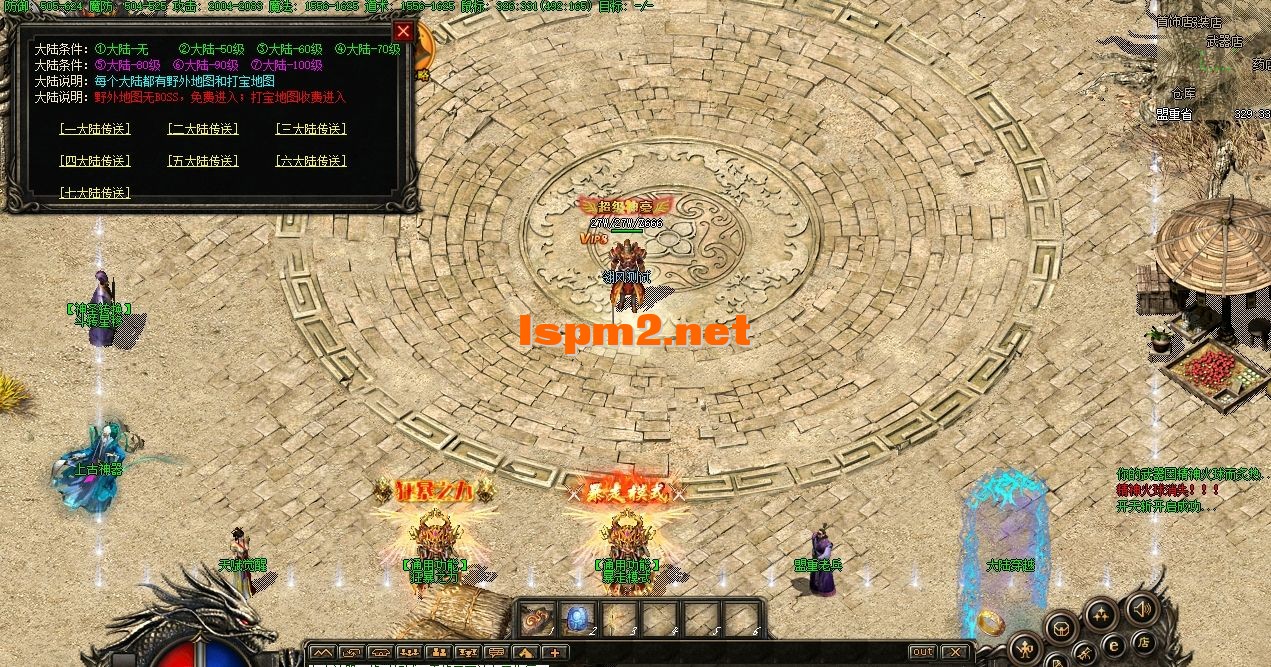Screen dimensions: 1271x667
Task: Open the bag via the chest icon
Action: 1061,630
